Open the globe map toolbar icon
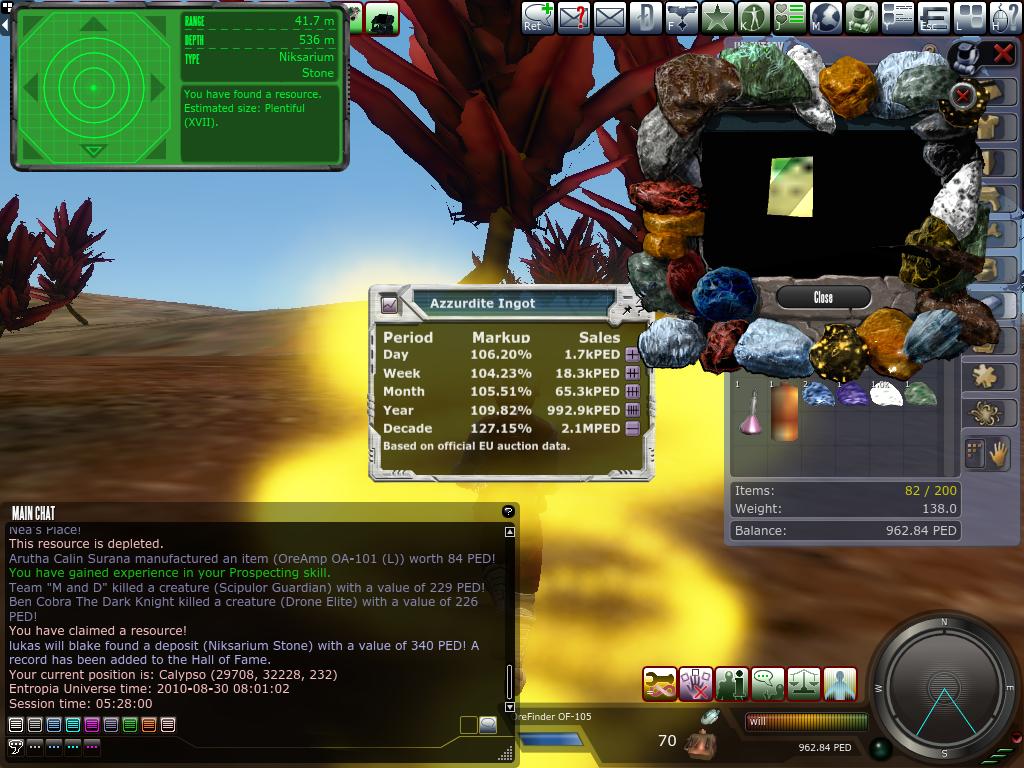The image size is (1024, 768). click(x=825, y=17)
